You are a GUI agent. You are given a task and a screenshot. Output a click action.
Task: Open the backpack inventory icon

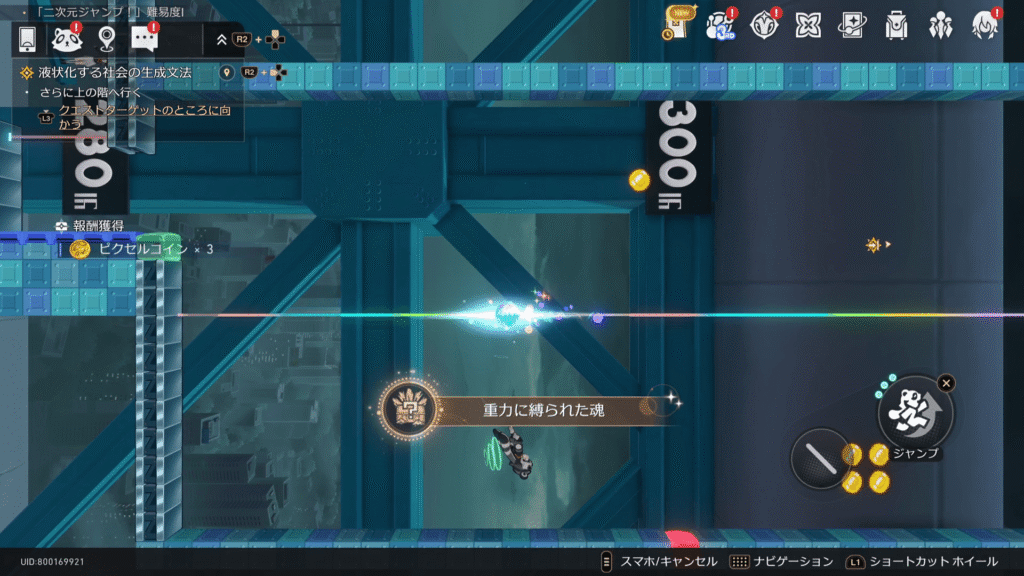tap(896, 24)
